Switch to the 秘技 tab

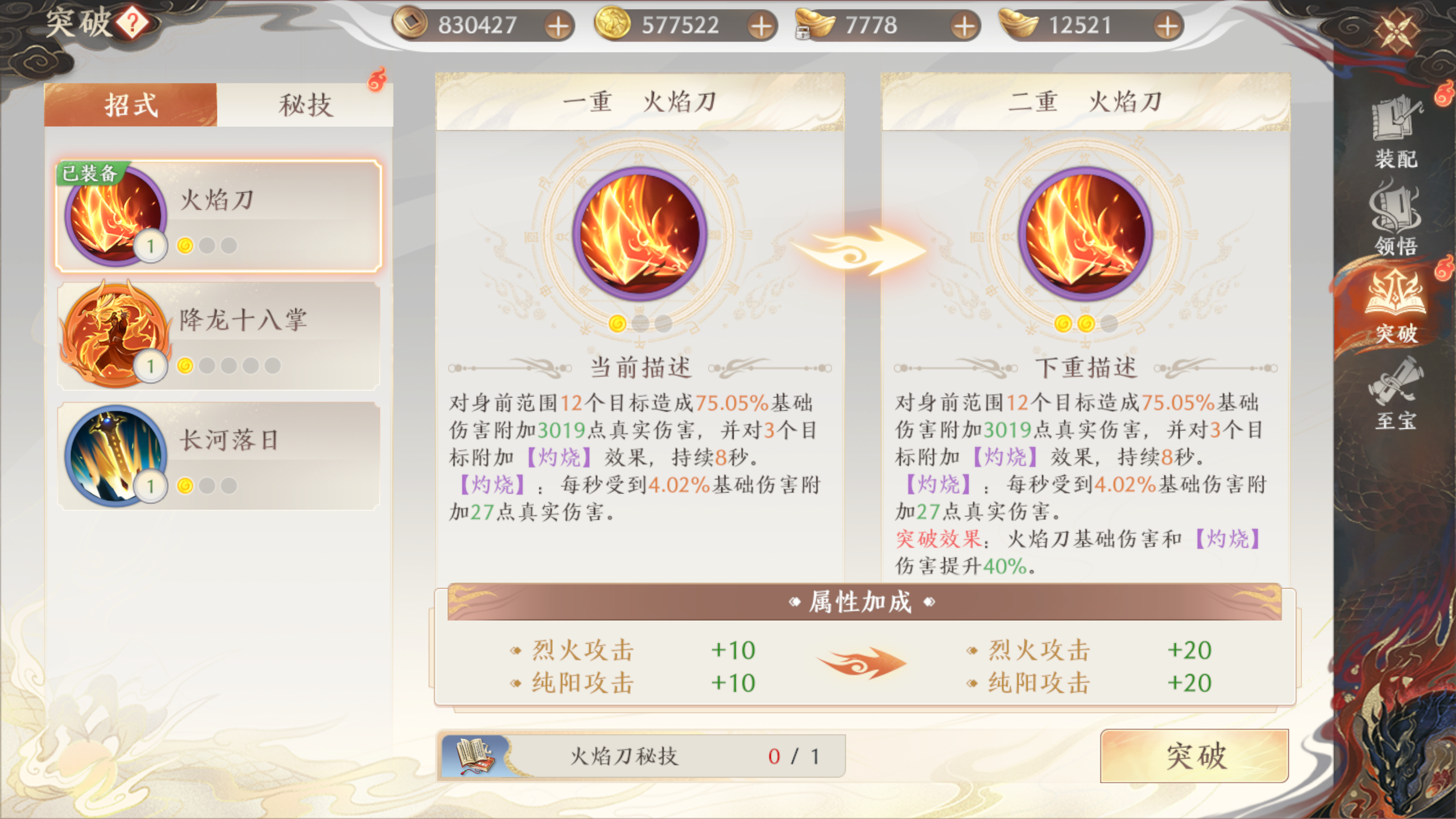pyautogui.click(x=306, y=105)
